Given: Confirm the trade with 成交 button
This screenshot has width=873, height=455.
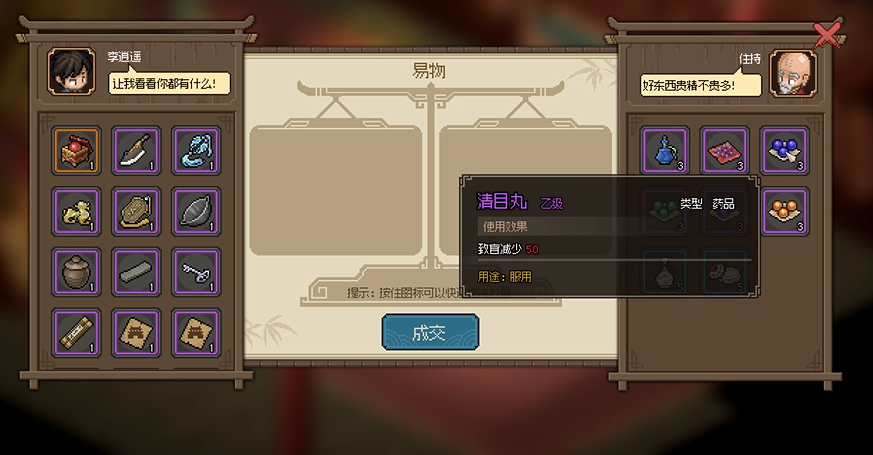Looking at the screenshot, I should point(430,332).
